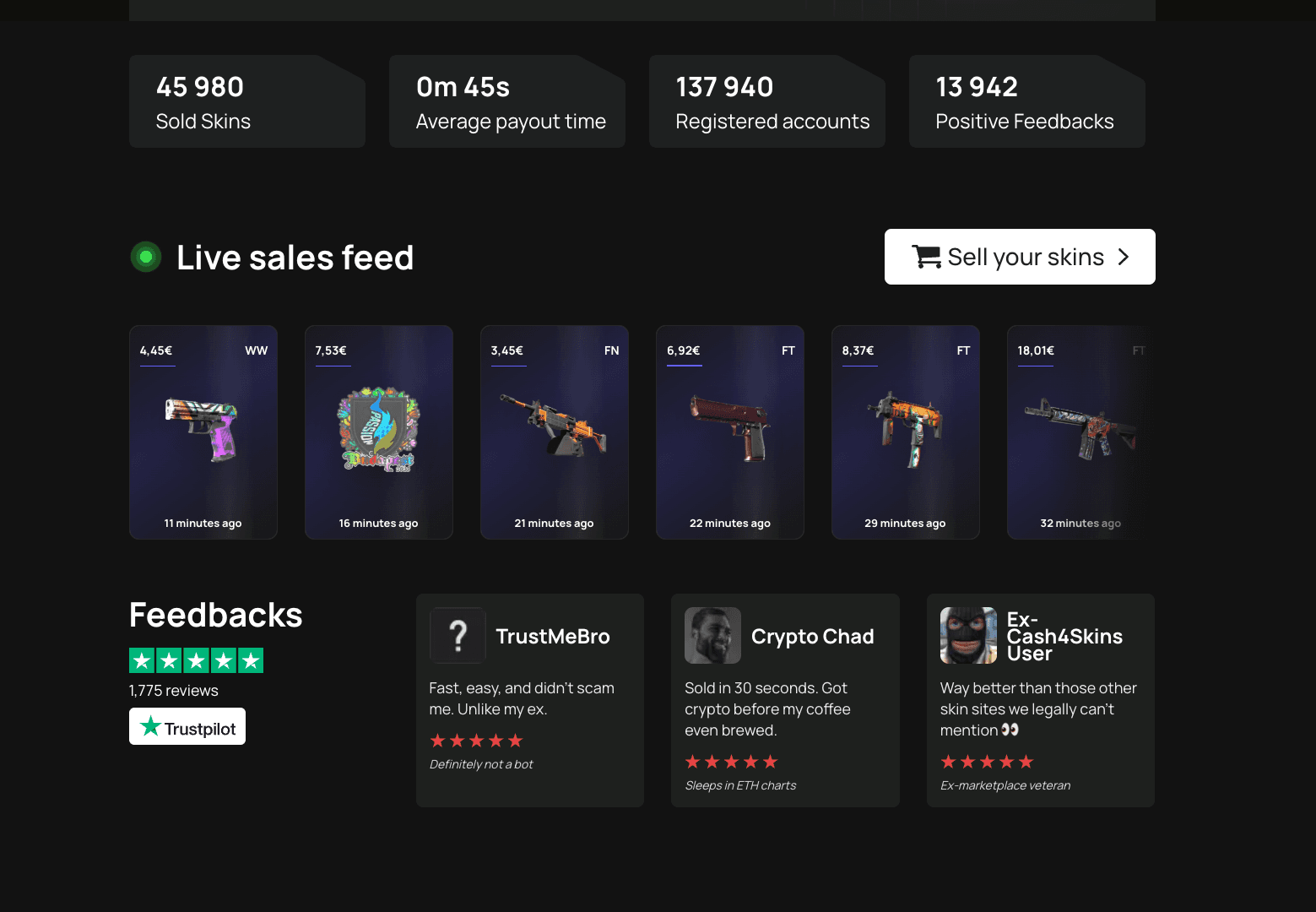Image resolution: width=1316 pixels, height=912 pixels.
Task: Click the ski mask avatar of Ex-Cash4Skins User
Action: click(x=967, y=635)
